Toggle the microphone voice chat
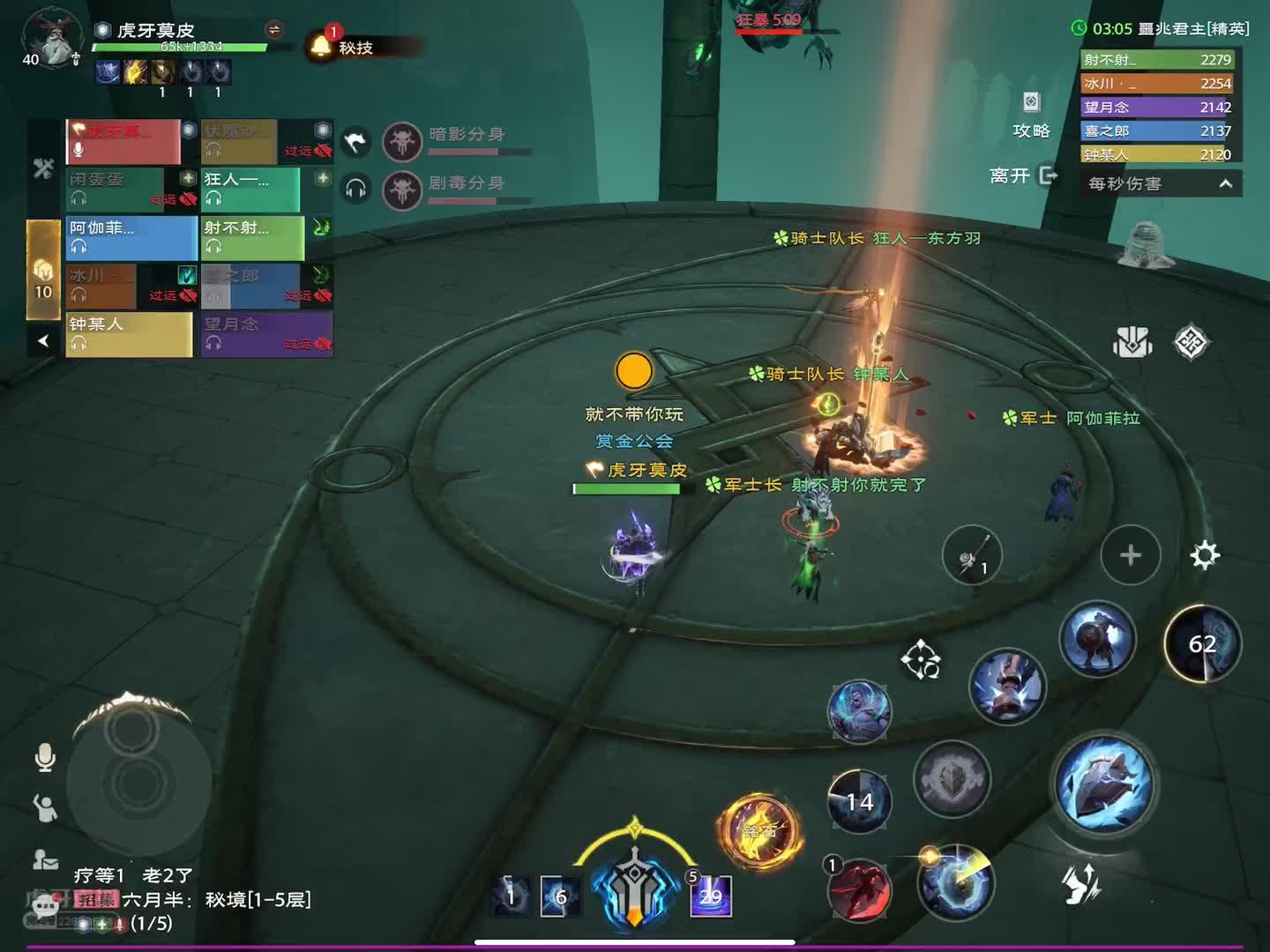 coord(45,757)
